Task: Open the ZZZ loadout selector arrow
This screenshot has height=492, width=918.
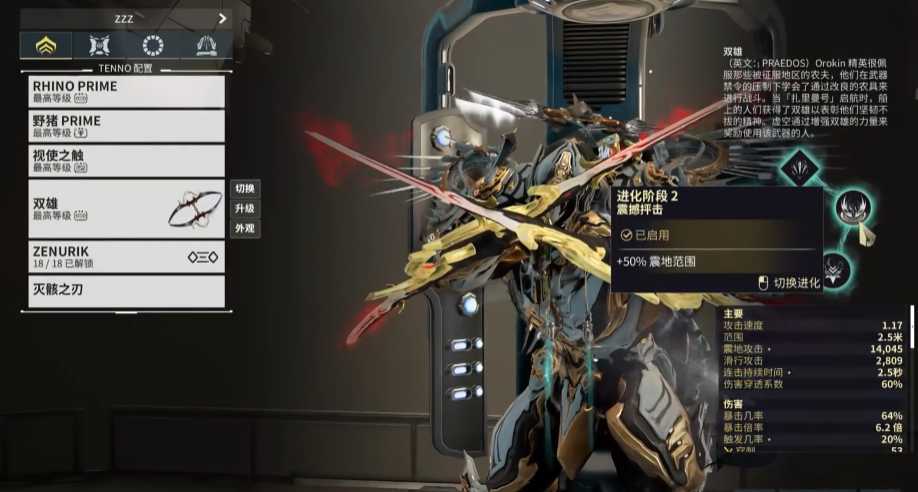Action: pyautogui.click(x=221, y=17)
